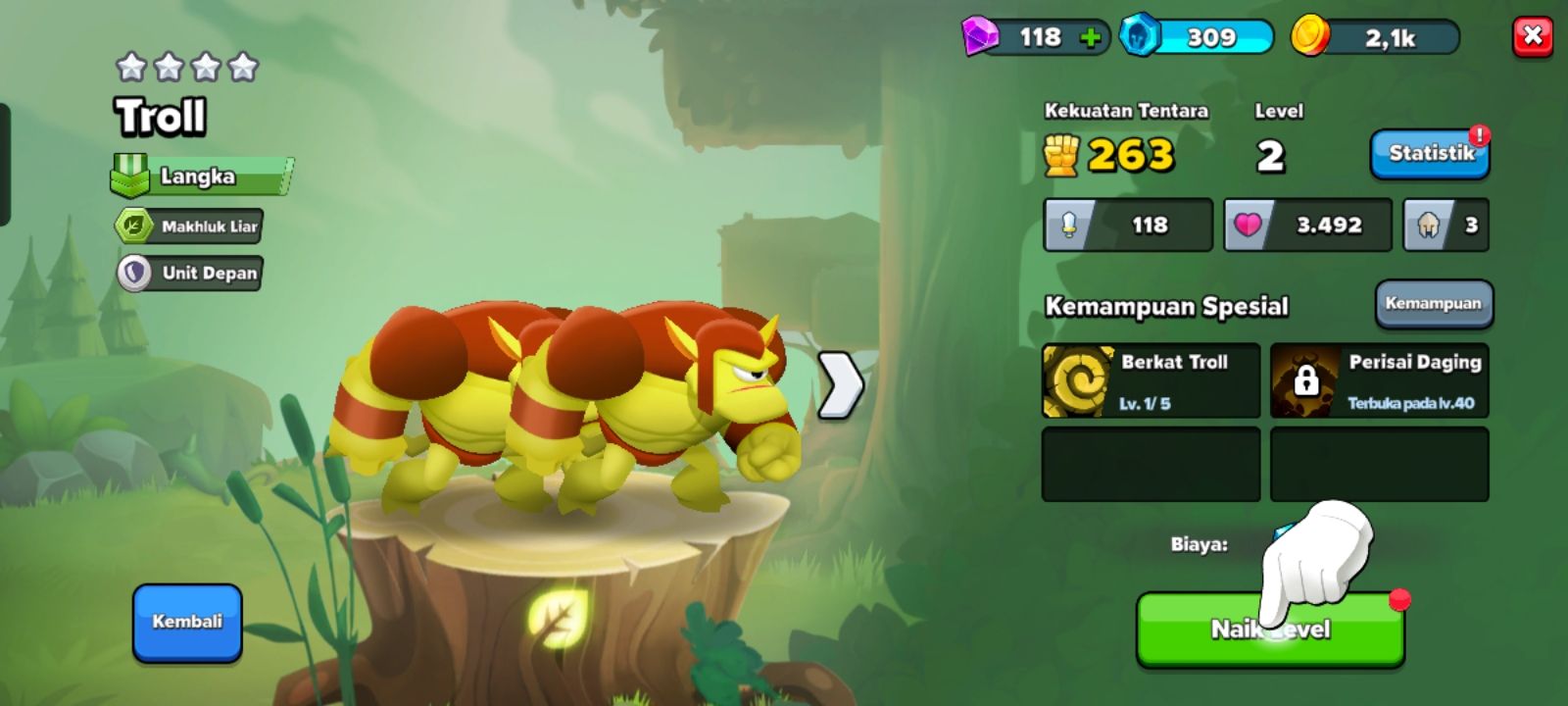Tap the gold coin counter
This screenshot has width=1568, height=706.
coord(1375,38)
